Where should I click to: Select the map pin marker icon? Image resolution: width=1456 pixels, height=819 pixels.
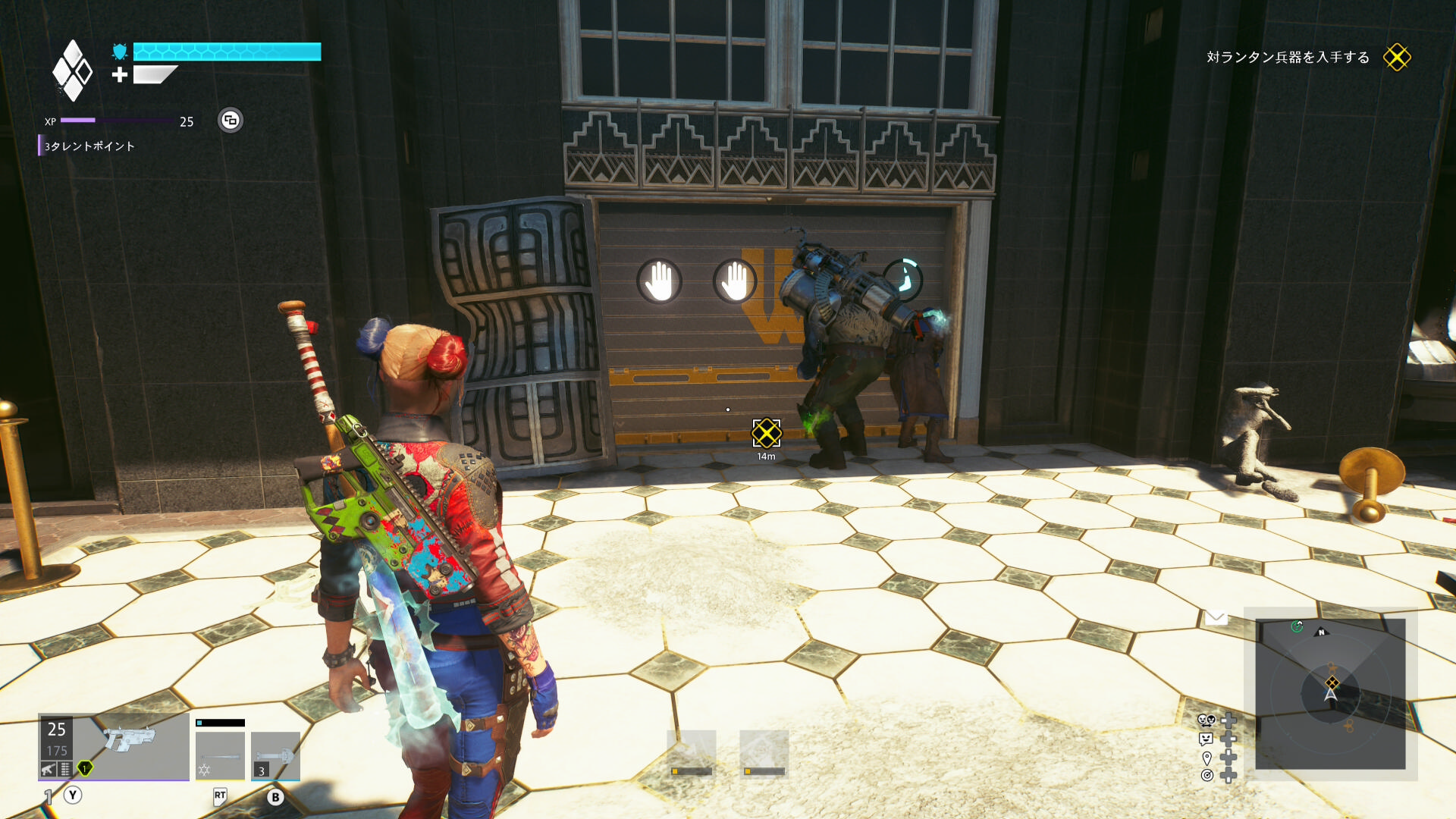(1207, 758)
